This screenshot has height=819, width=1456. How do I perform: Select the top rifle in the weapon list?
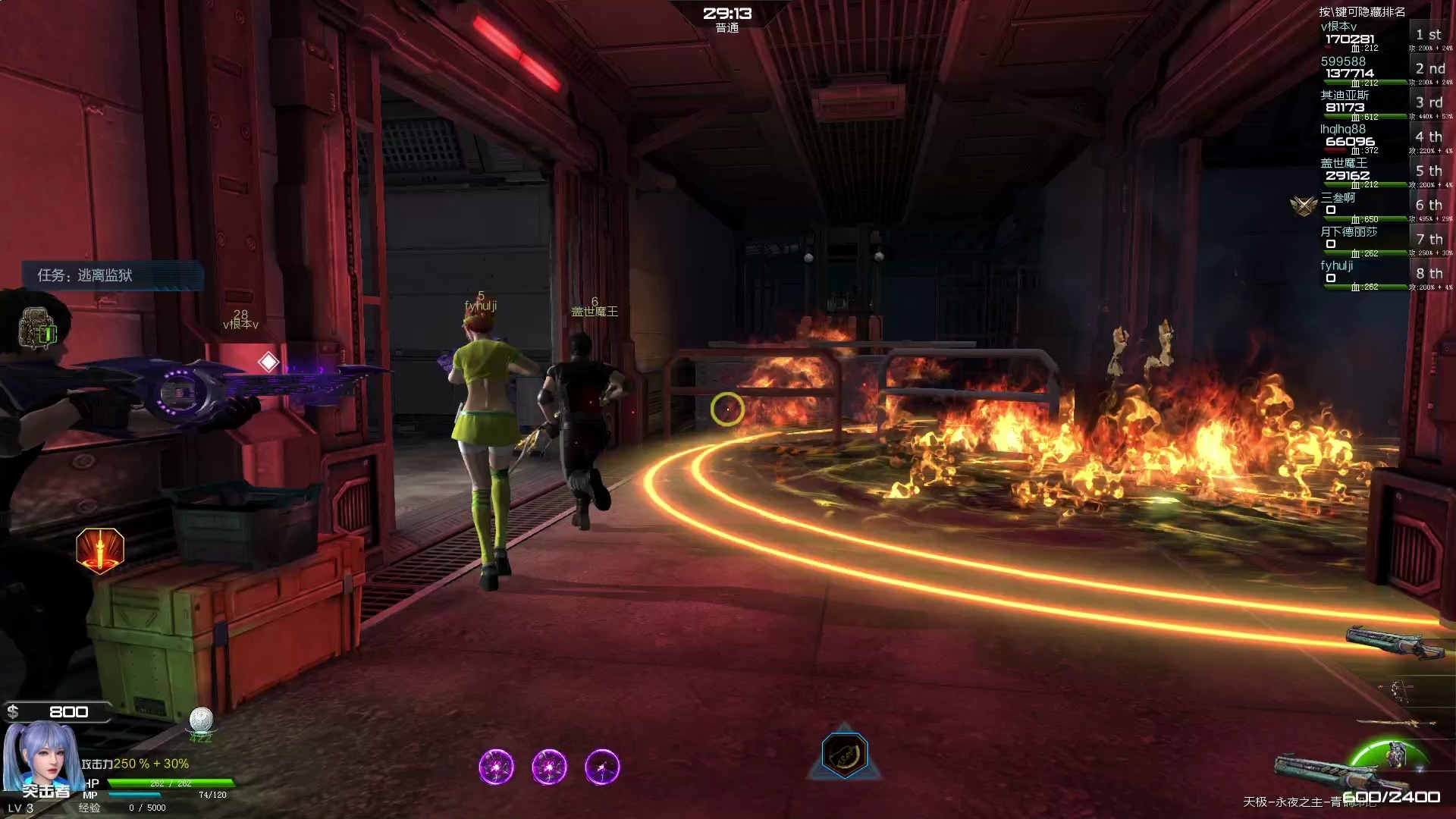point(1394,642)
